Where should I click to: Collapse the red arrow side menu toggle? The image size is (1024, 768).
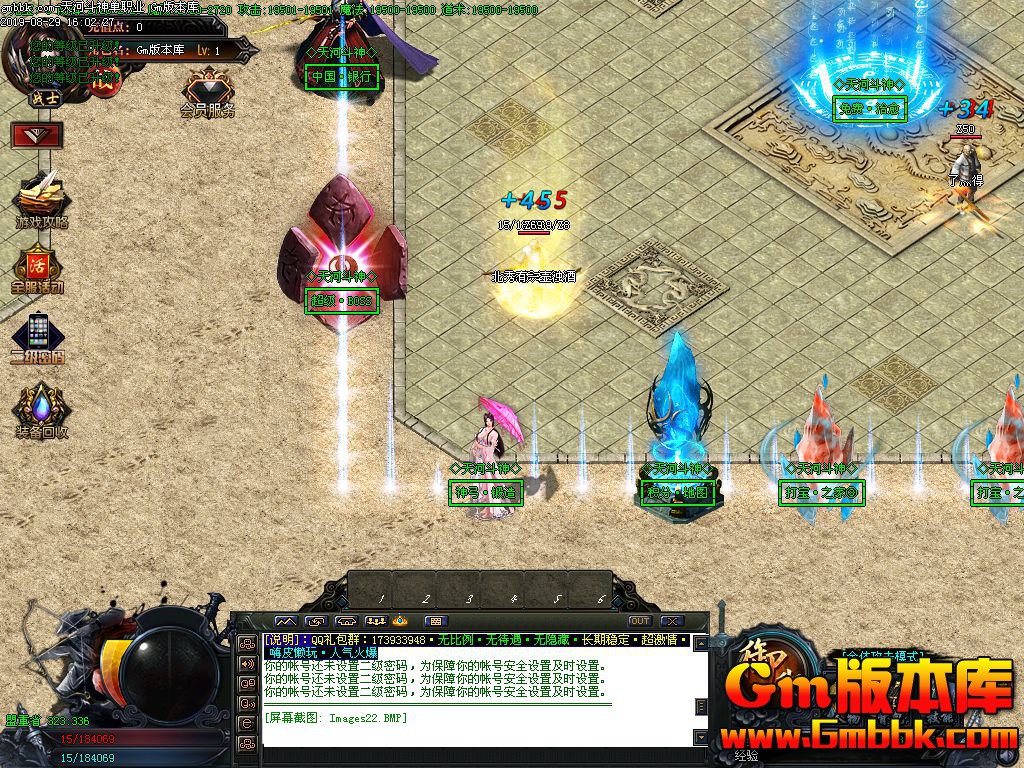pos(38,135)
